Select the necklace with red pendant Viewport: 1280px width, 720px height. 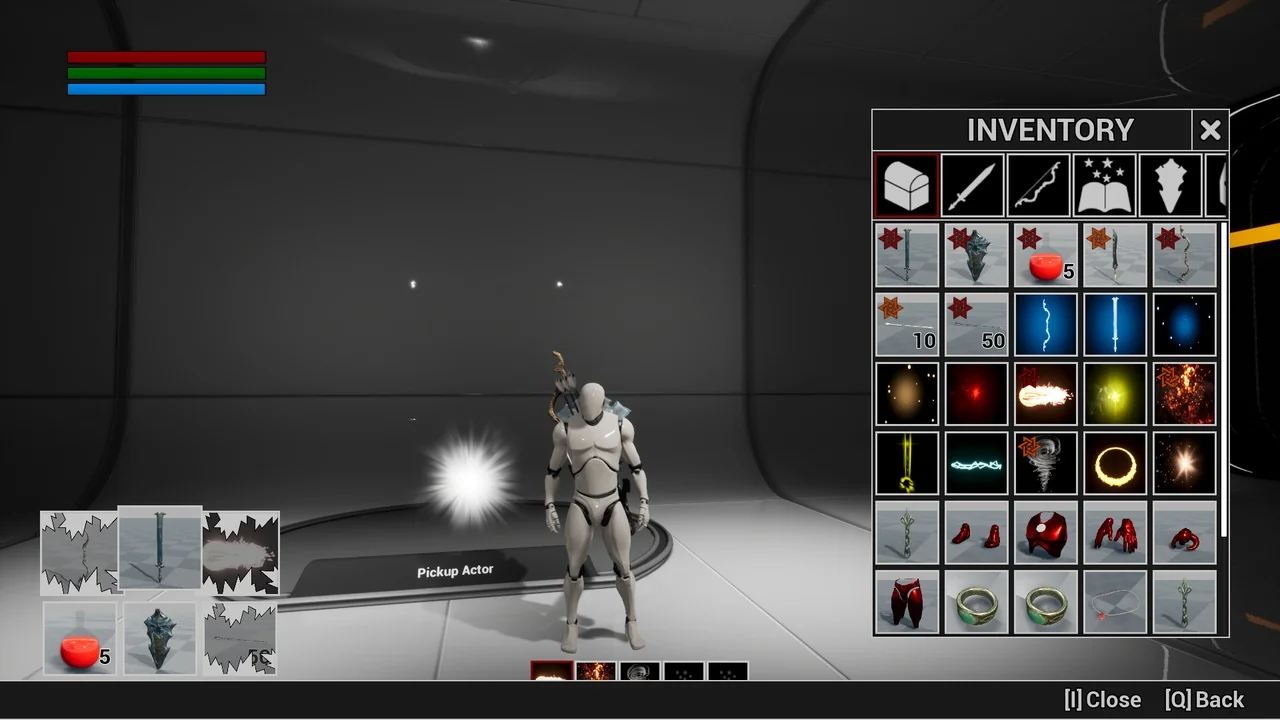pos(1115,602)
